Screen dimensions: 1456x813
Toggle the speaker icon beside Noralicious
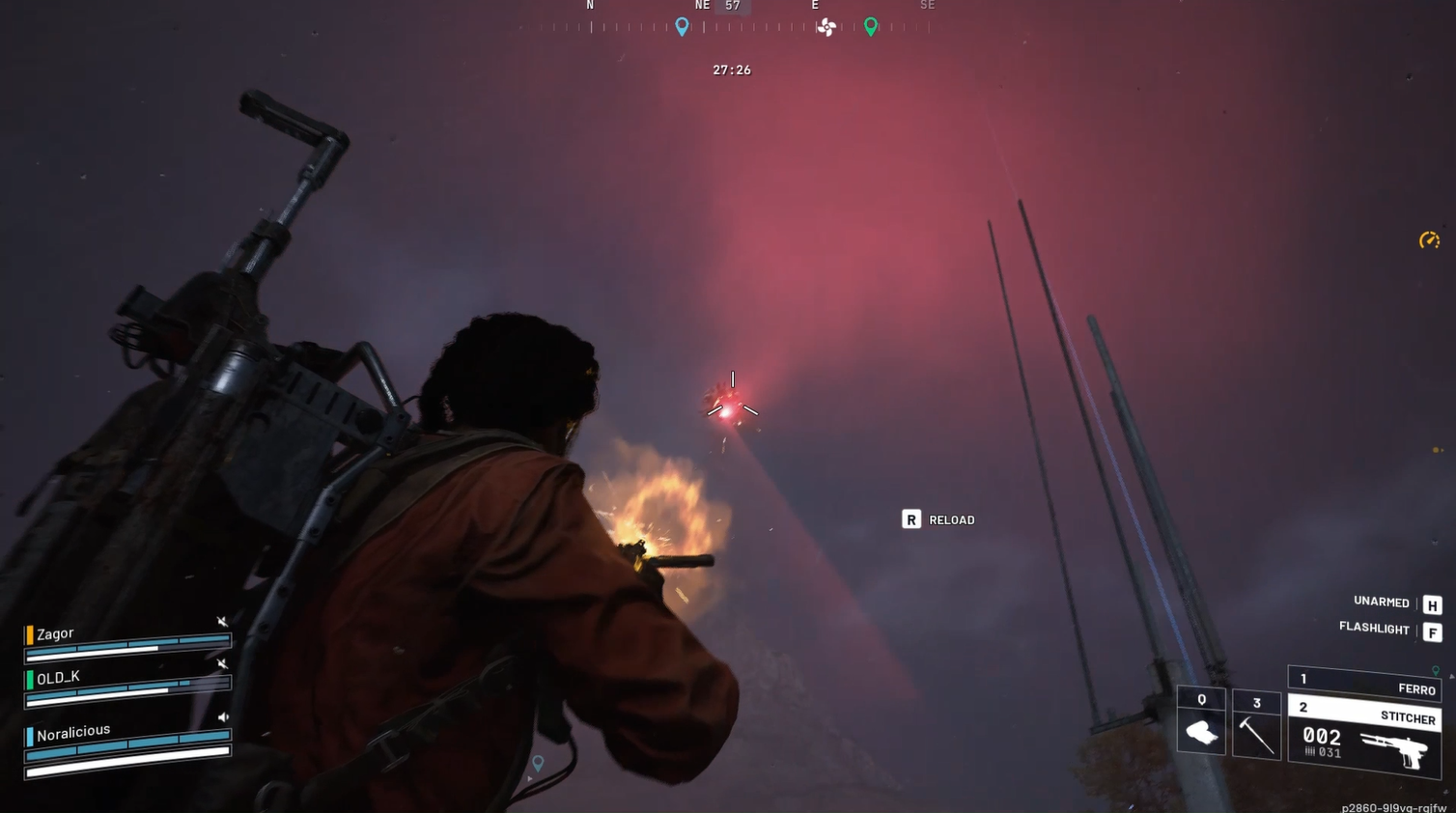pyautogui.click(x=223, y=717)
